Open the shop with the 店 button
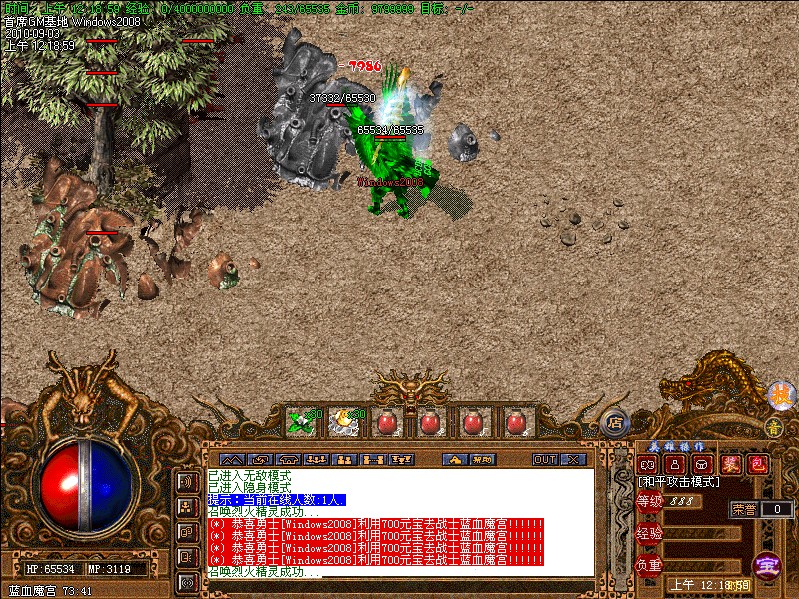Screen dimensions: 799x599 615,421
